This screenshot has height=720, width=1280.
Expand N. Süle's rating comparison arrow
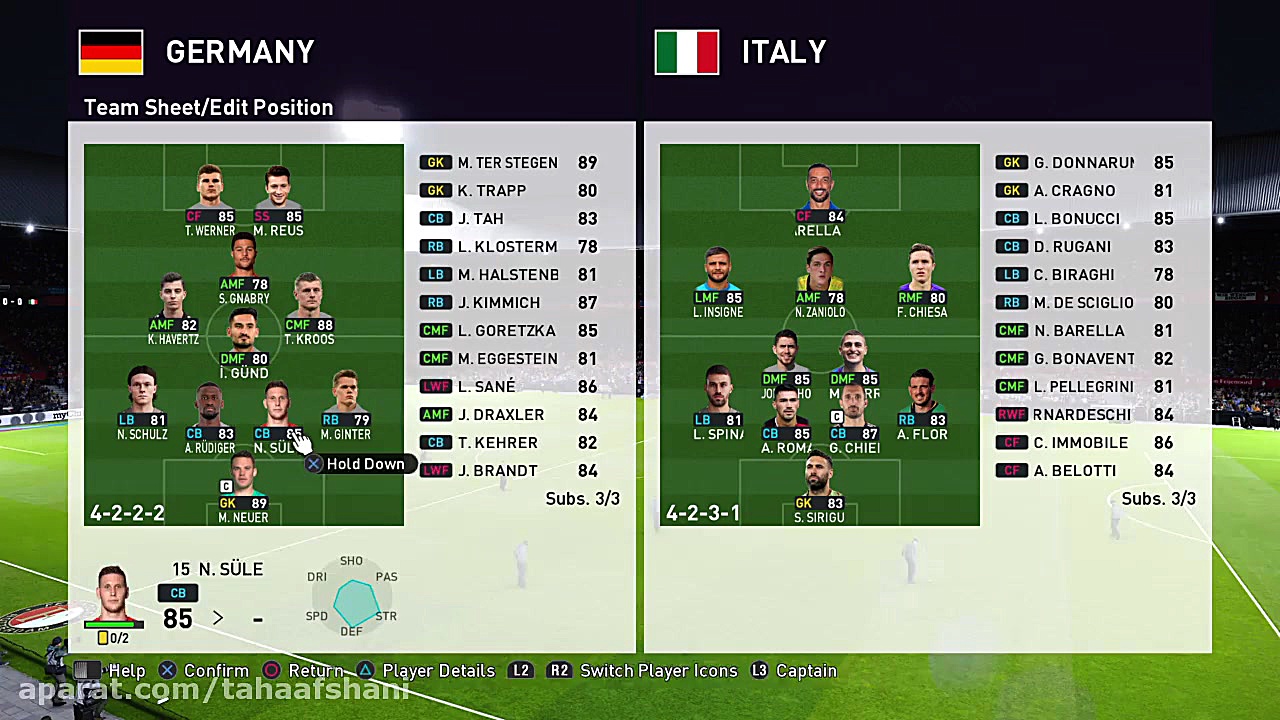point(218,618)
